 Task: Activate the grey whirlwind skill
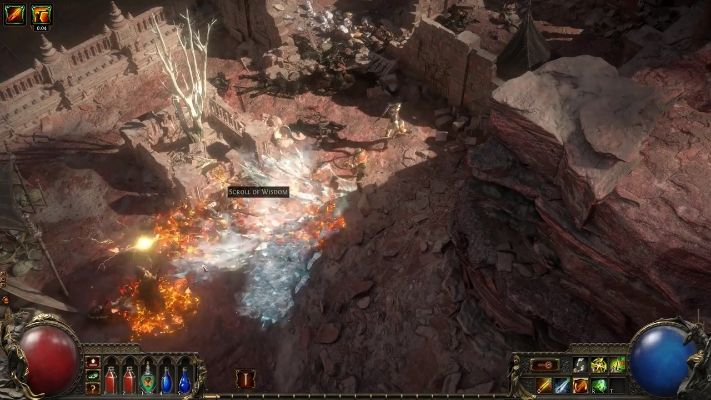click(x=581, y=365)
